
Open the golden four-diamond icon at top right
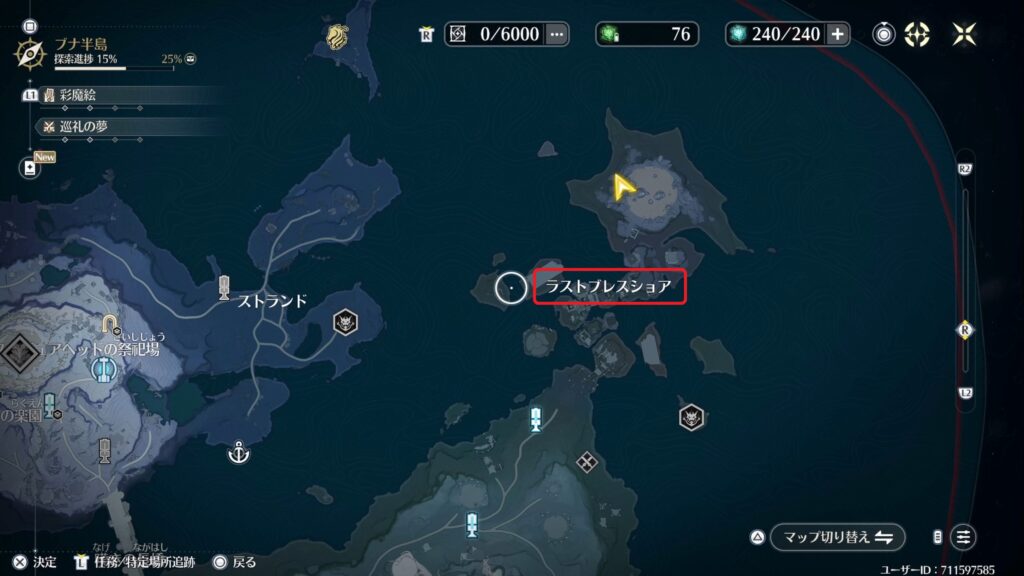(917, 34)
